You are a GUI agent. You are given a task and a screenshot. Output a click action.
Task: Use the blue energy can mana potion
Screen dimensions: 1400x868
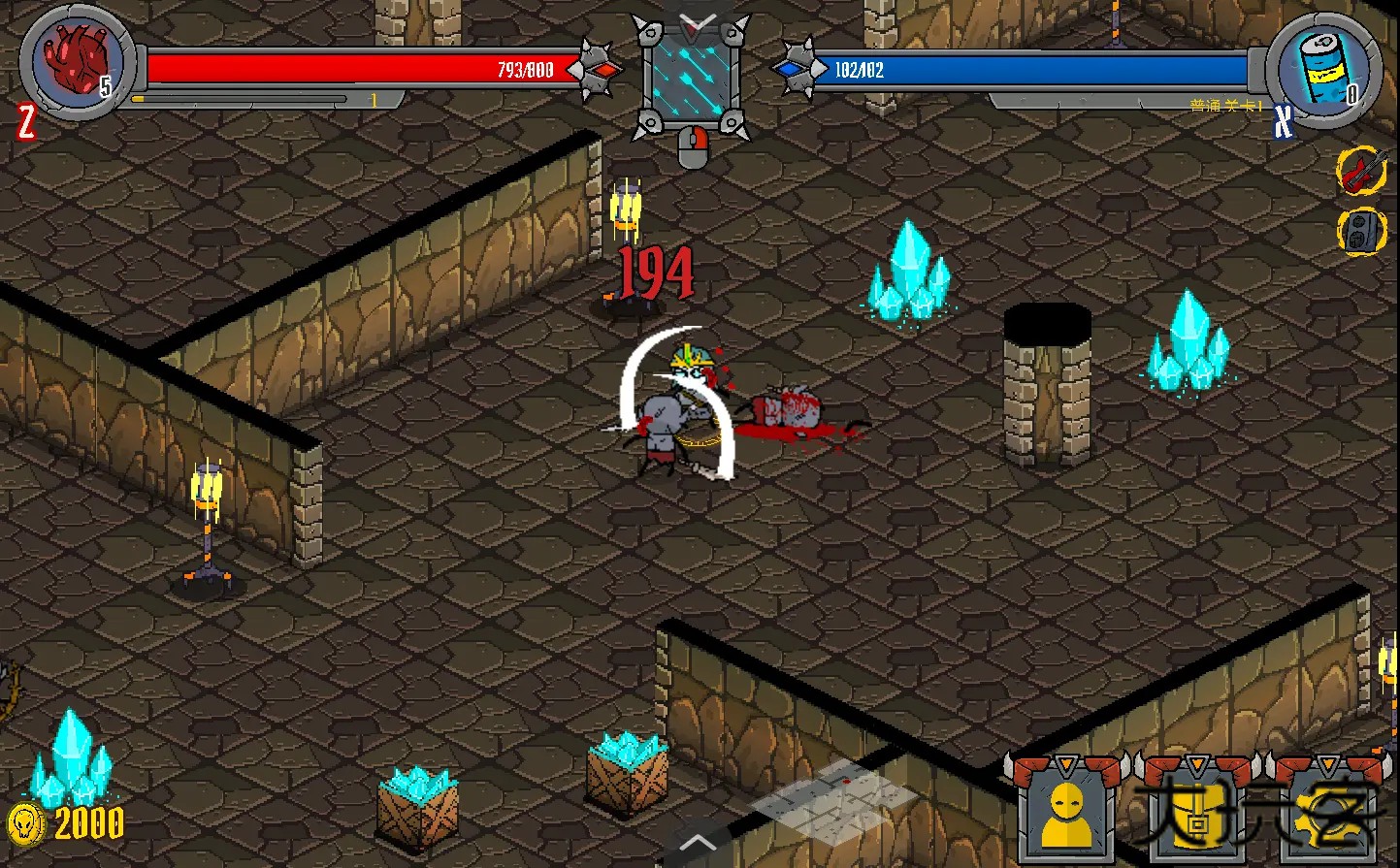point(1322,65)
